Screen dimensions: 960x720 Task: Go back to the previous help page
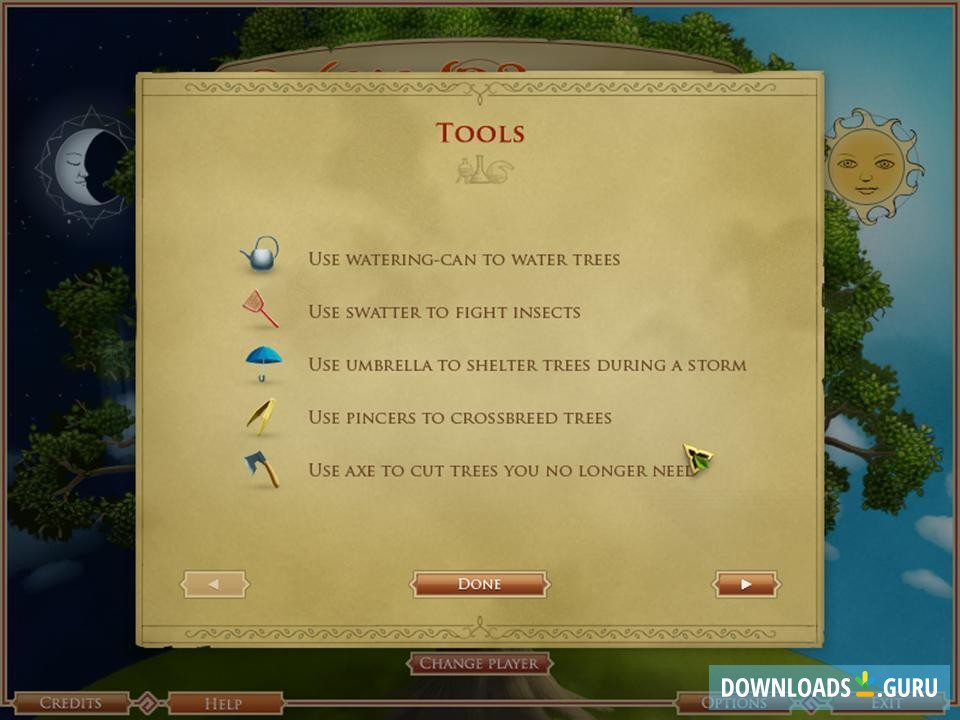[x=214, y=584]
